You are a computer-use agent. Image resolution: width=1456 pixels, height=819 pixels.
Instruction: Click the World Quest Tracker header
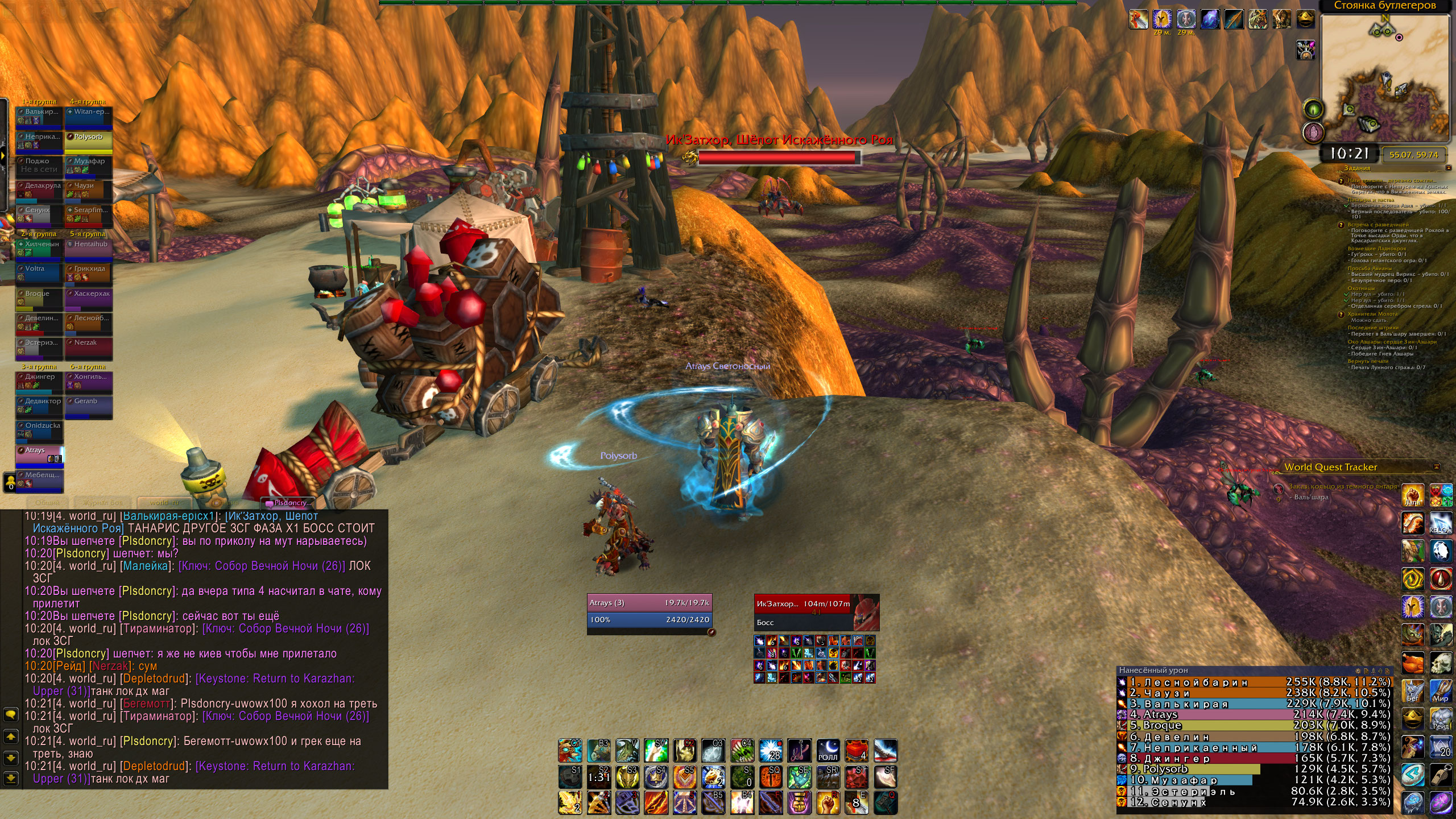click(1330, 468)
